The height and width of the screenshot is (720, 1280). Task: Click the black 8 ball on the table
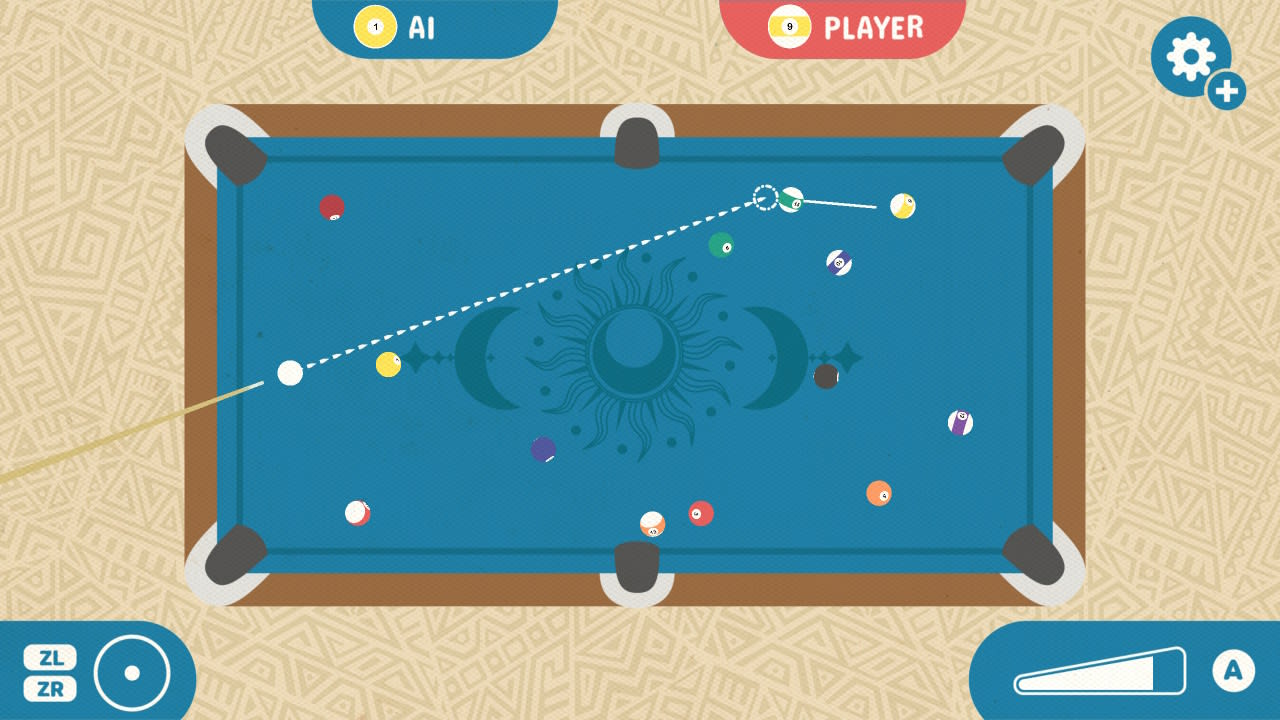(826, 377)
